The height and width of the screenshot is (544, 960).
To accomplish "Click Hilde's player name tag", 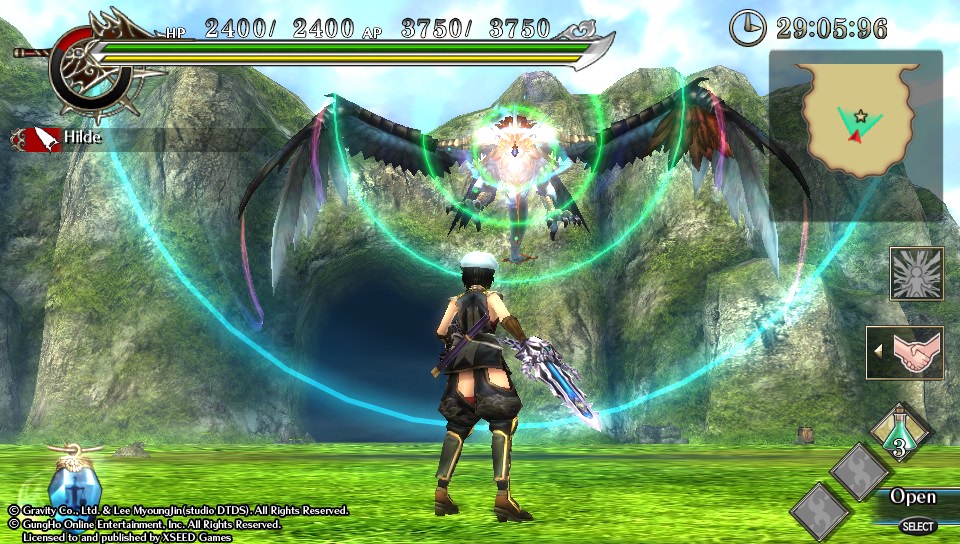I will (84, 138).
